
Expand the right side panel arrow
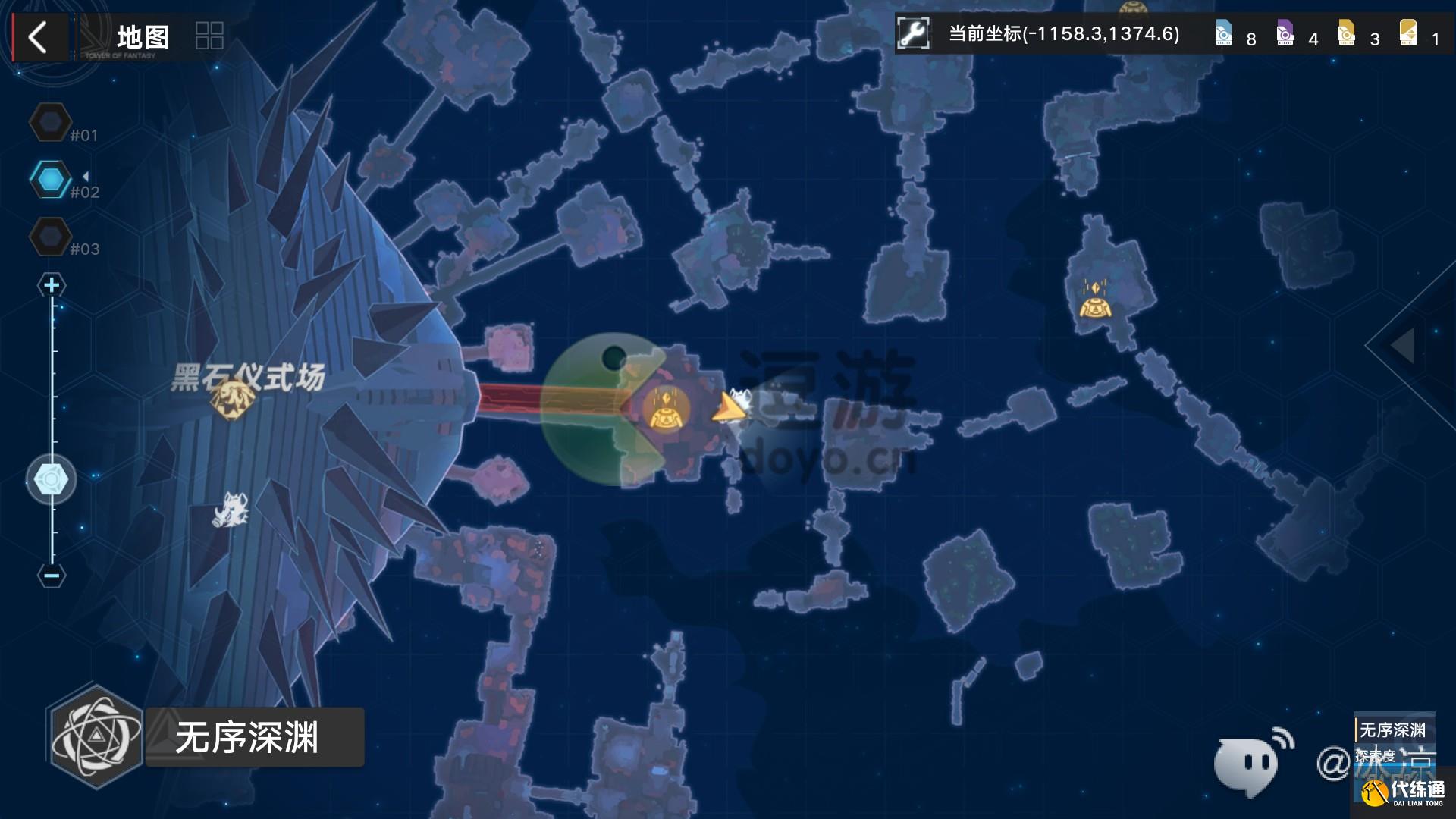pos(1403,345)
